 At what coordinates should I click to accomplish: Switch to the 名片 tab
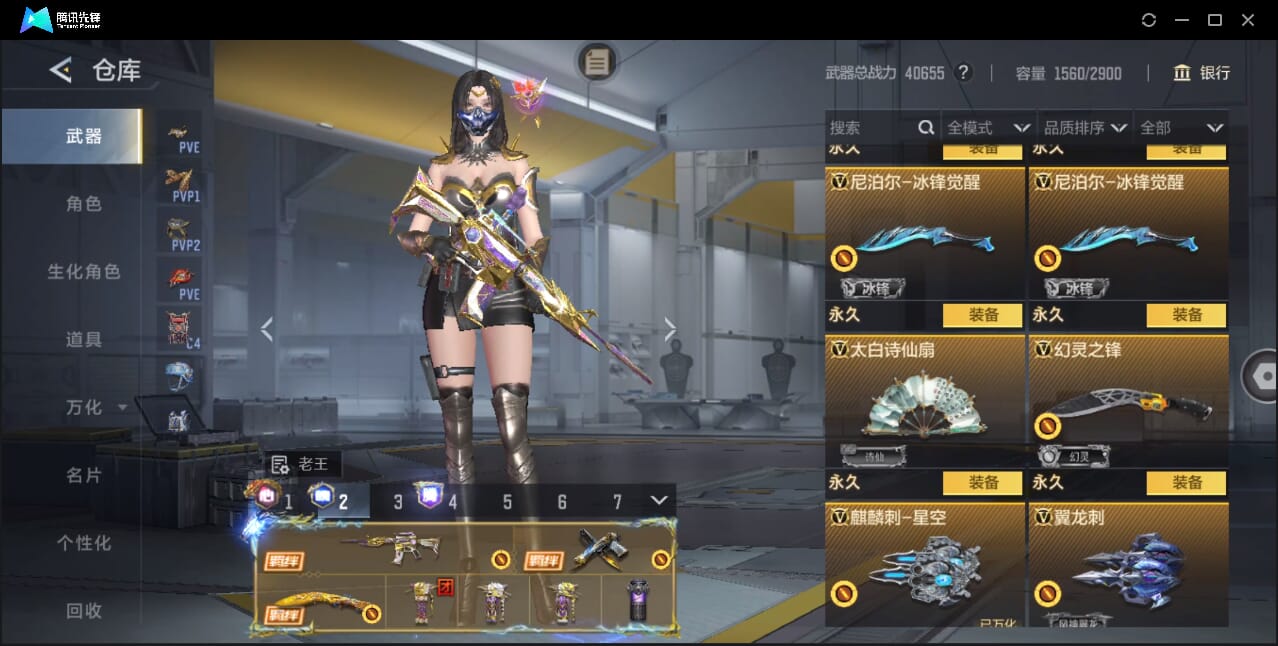83,475
